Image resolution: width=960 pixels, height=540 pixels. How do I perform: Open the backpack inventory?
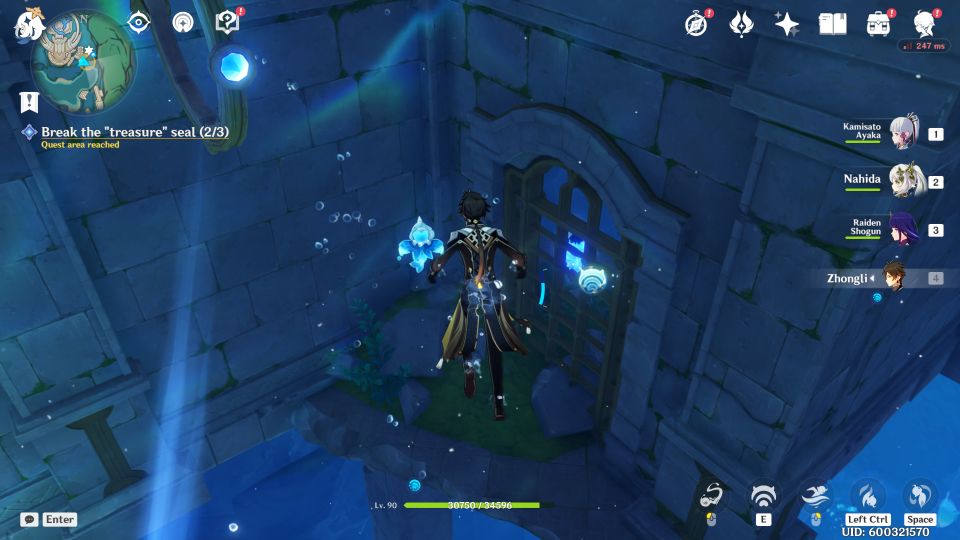tap(879, 24)
